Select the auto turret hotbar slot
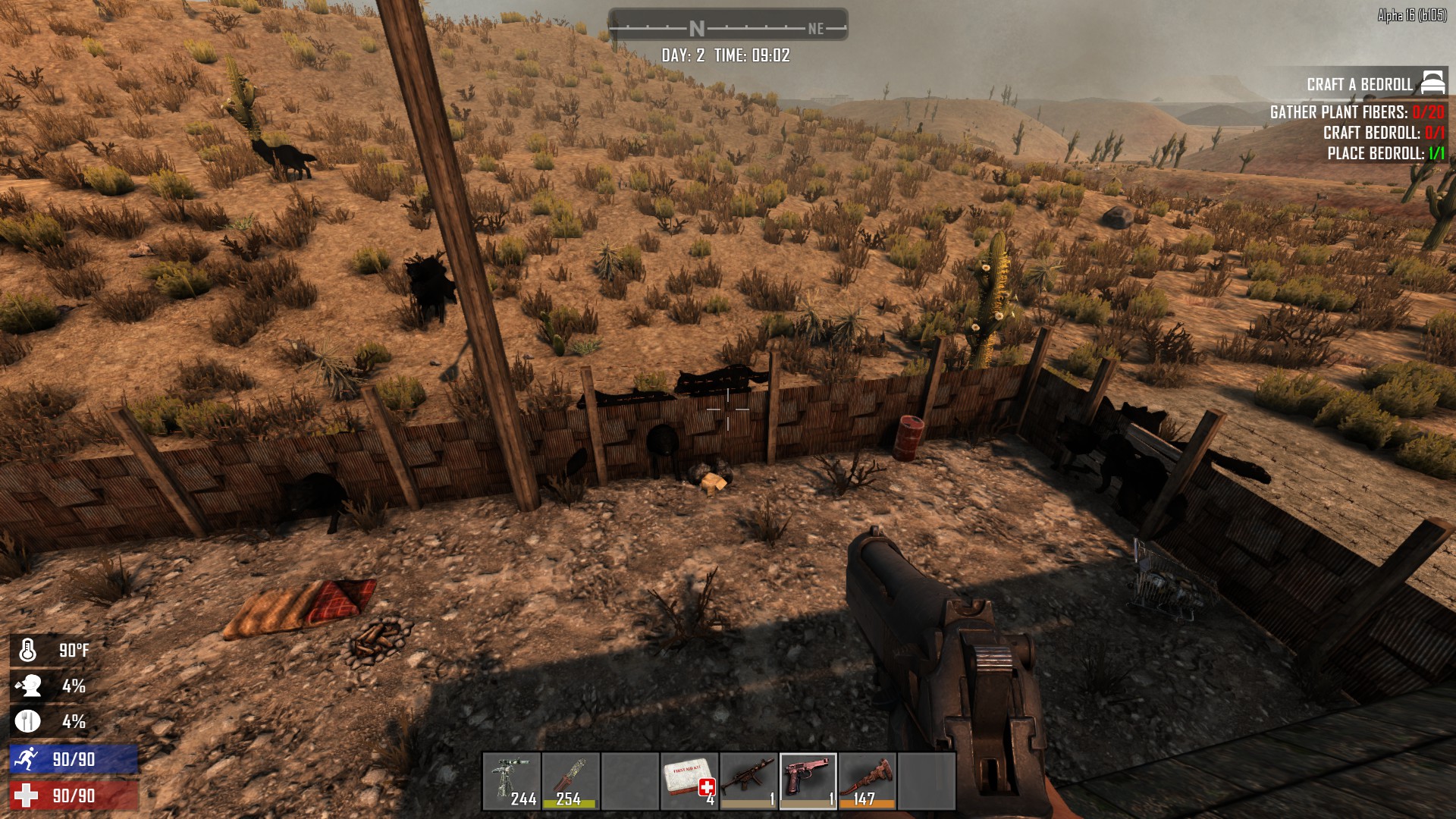 point(512,781)
